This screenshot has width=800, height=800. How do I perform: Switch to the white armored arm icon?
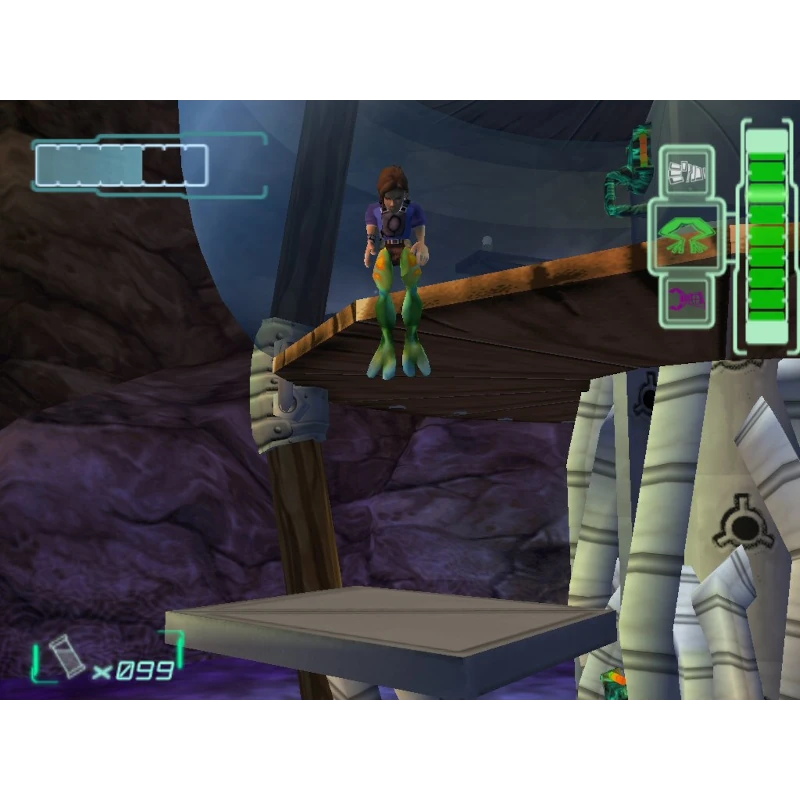[x=686, y=172]
